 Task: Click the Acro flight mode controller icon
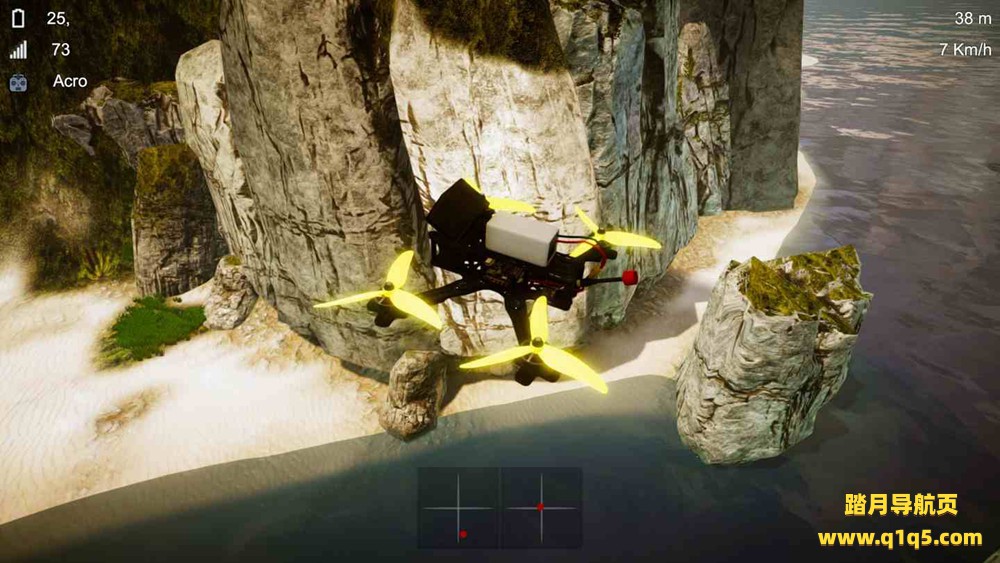19,82
